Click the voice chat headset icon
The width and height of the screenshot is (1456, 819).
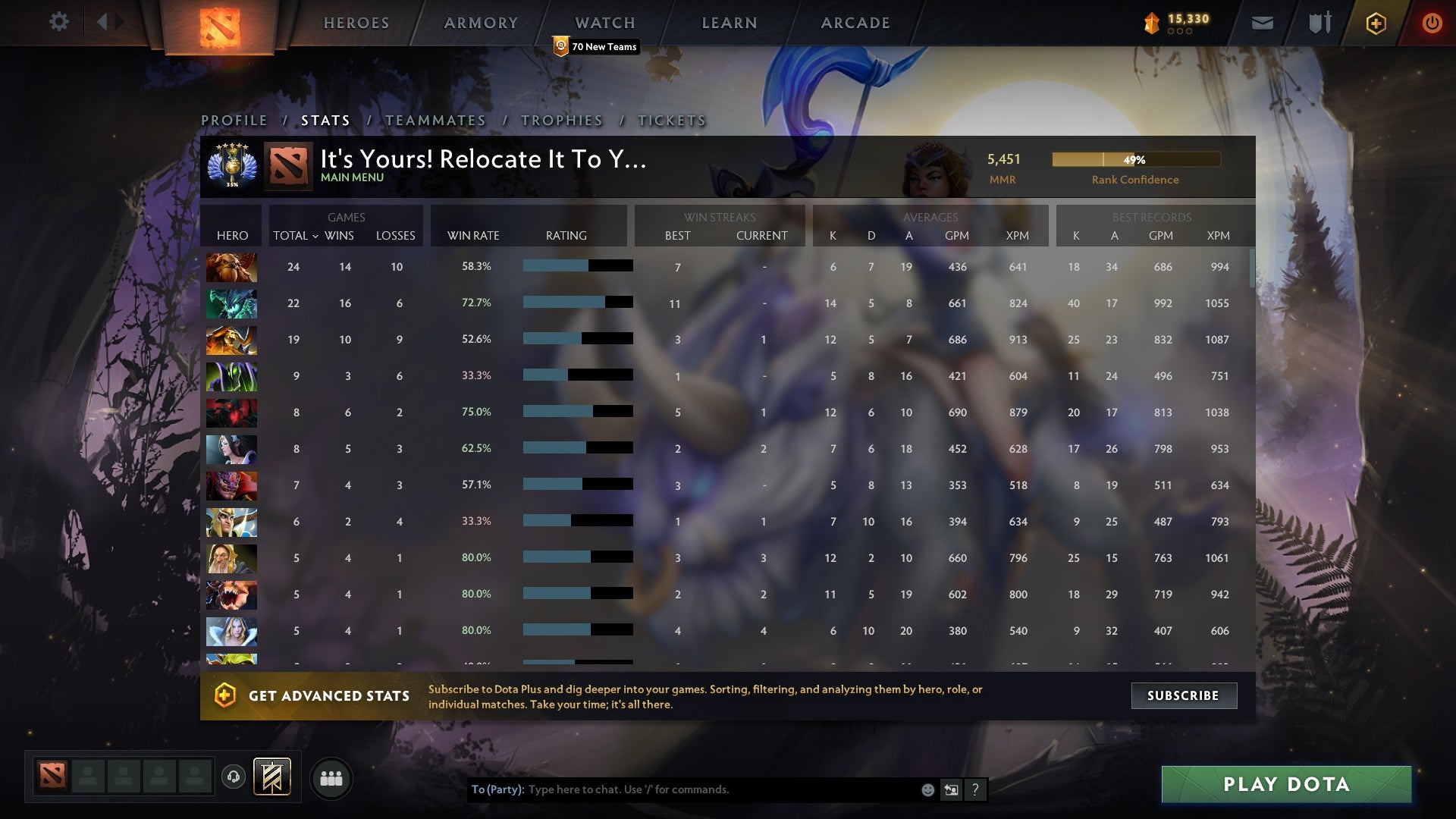[234, 777]
